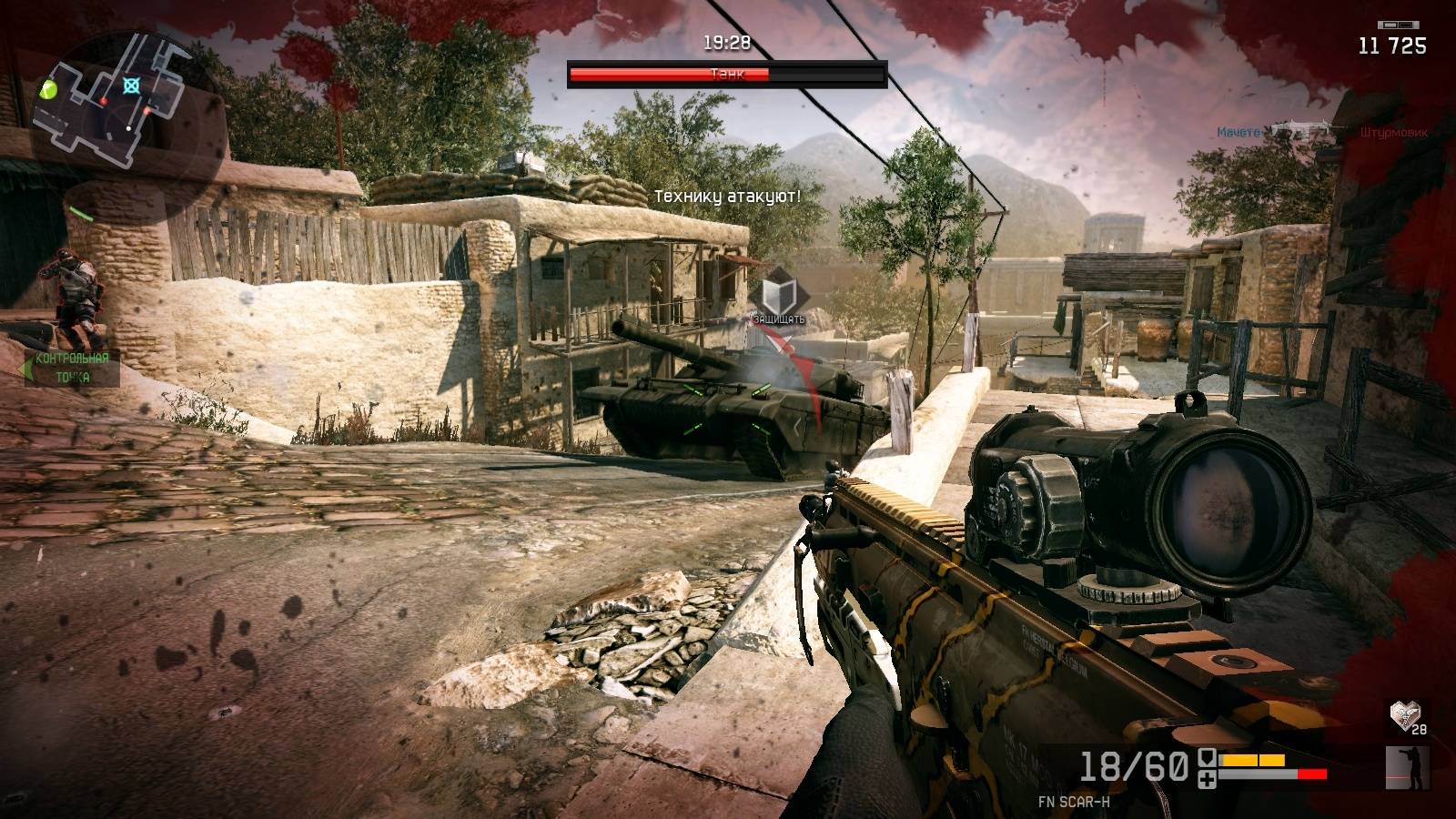Click the Контрольная точка checkpoint indicator

(x=71, y=368)
